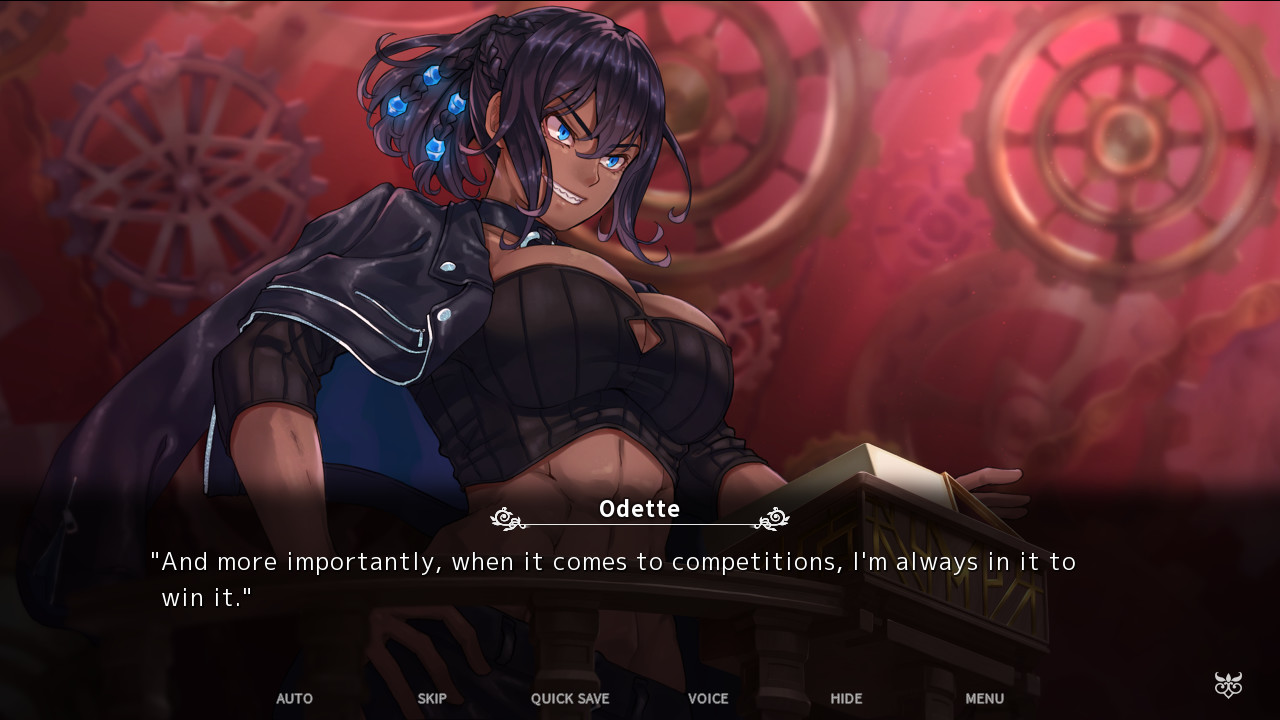The width and height of the screenshot is (1280, 720).
Task: Click Odette's nameplate above the dialogue
Action: coord(639,509)
